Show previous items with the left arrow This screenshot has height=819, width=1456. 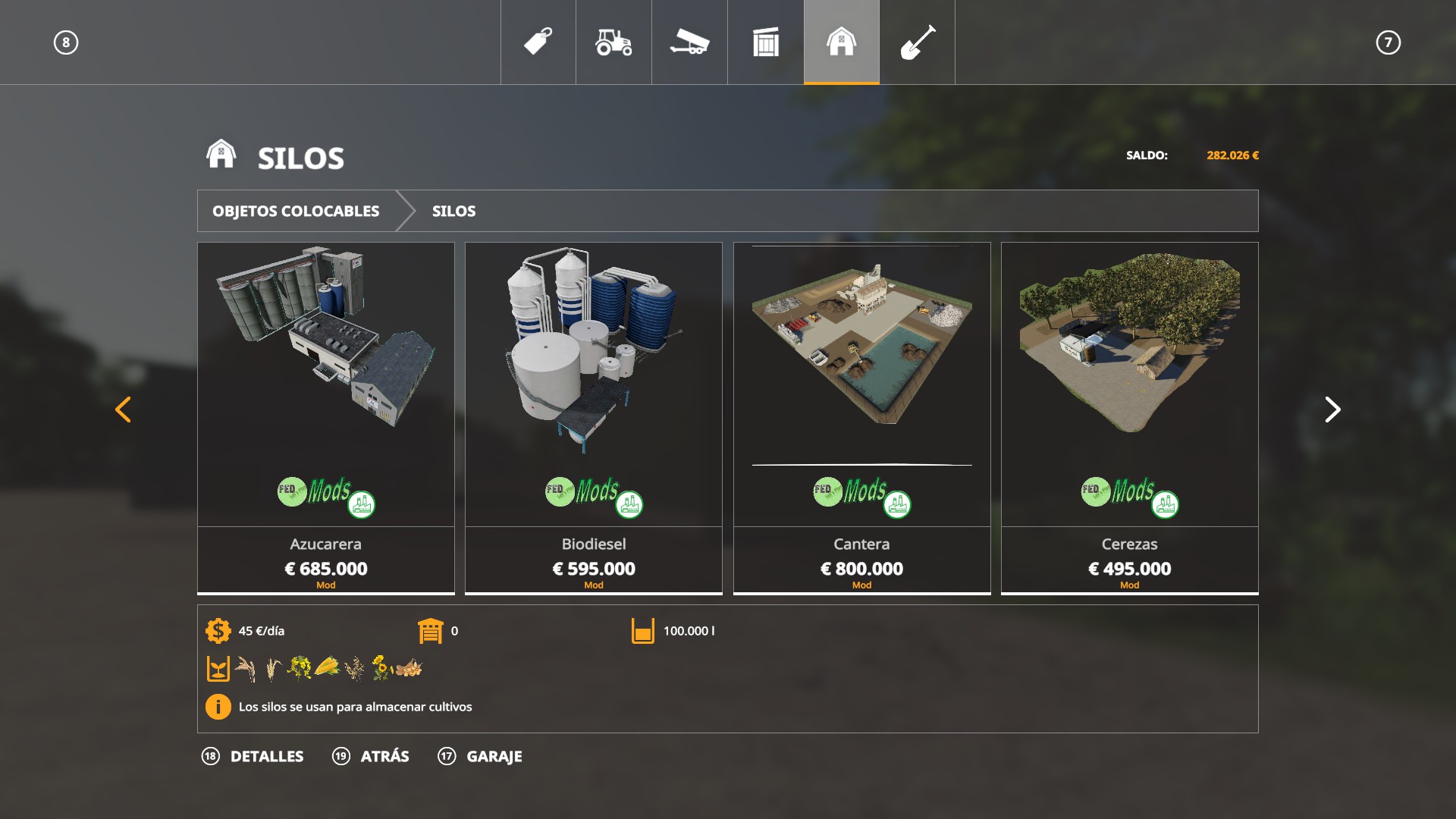(x=123, y=409)
